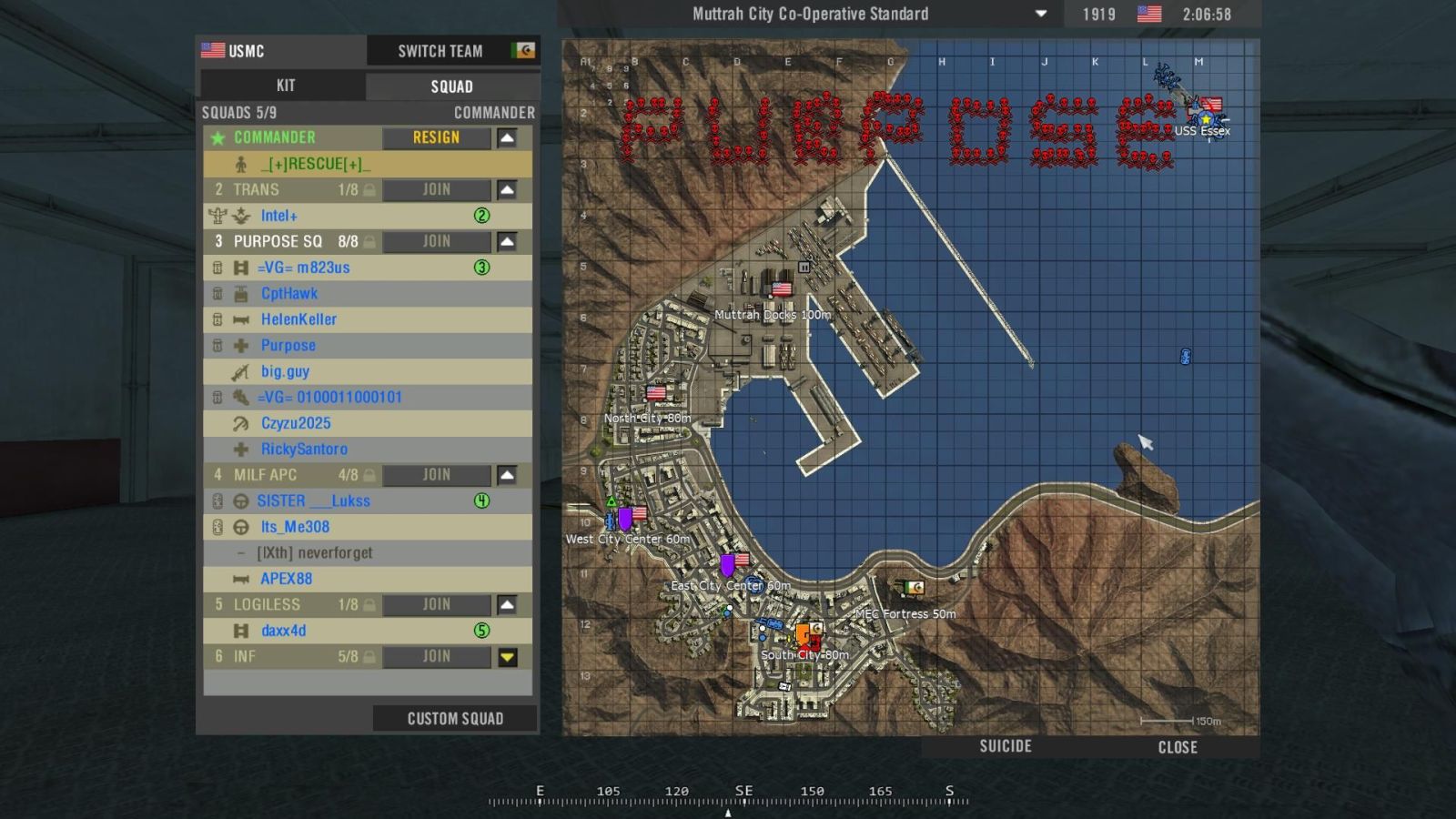Close the spawn map screen
Viewport: 1456px width, 819px height.
point(1178,747)
